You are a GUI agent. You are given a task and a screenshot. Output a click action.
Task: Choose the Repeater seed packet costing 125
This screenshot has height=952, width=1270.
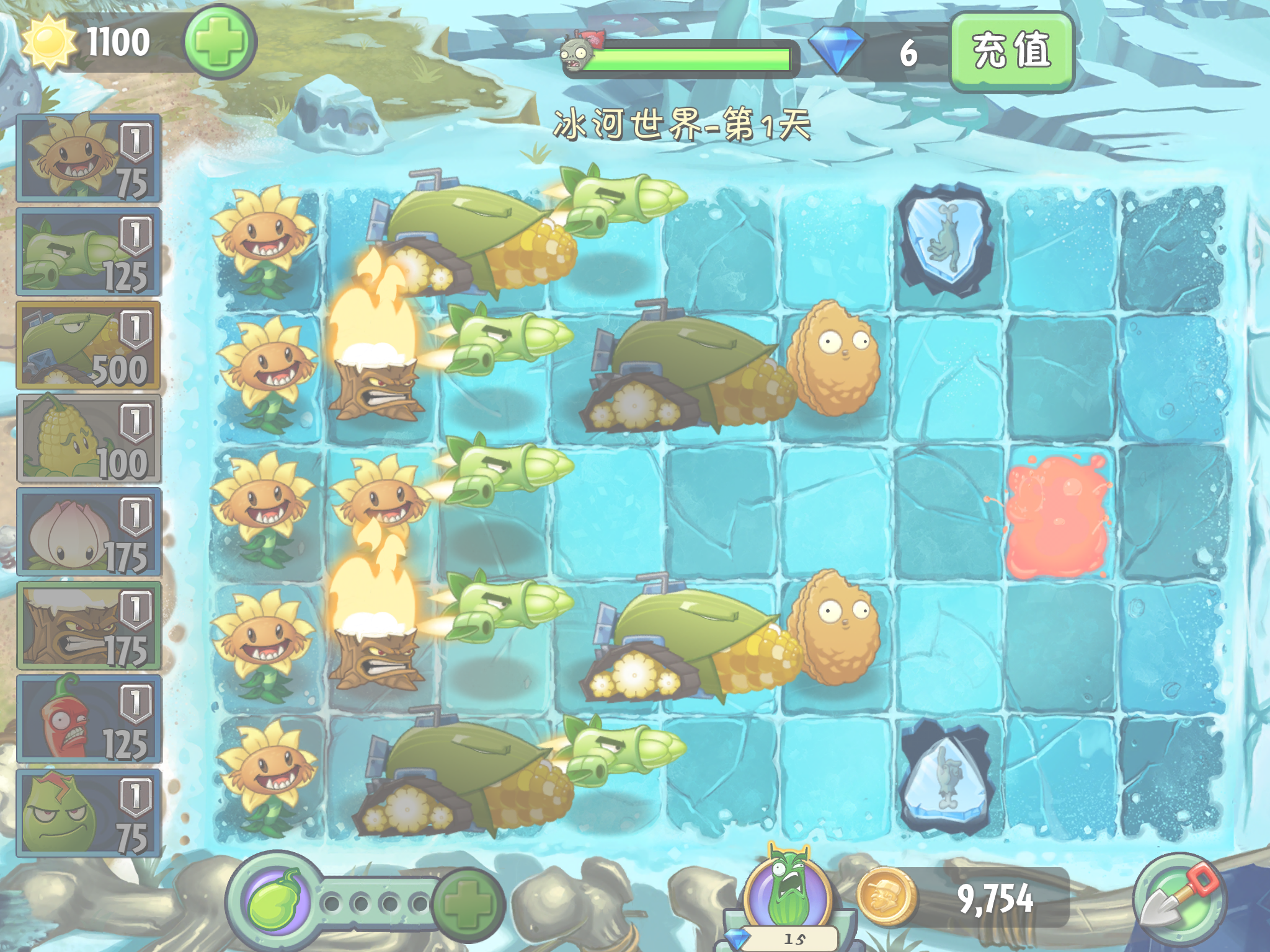coord(89,252)
